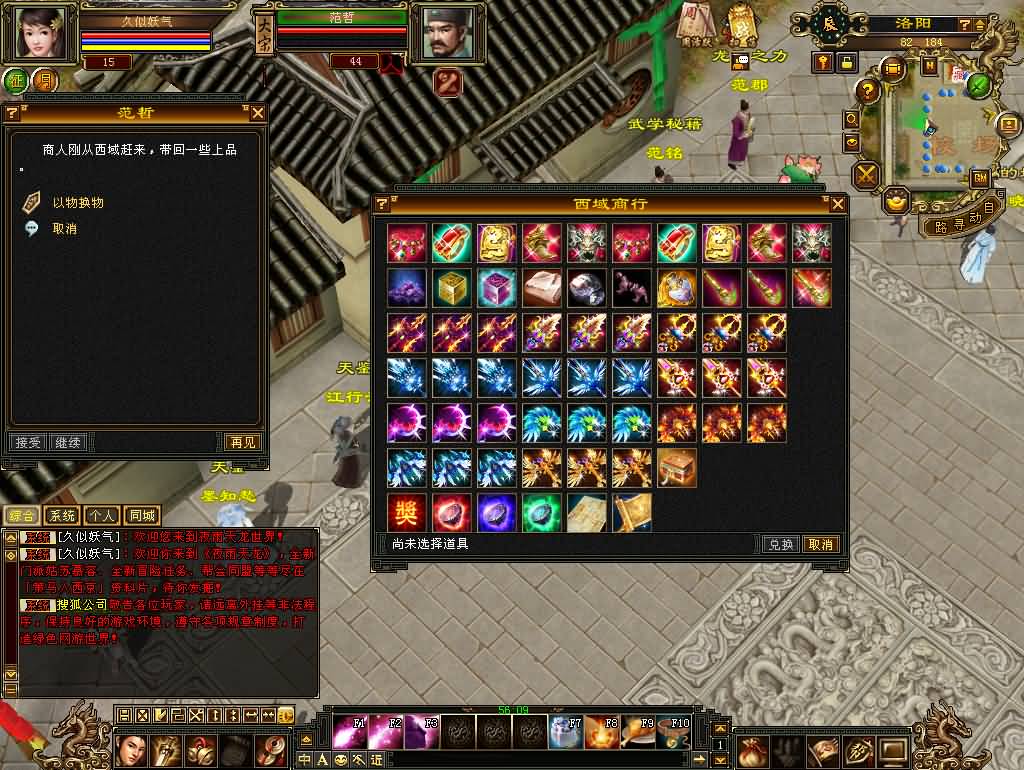Close the 西域商行 shop window

[837, 204]
